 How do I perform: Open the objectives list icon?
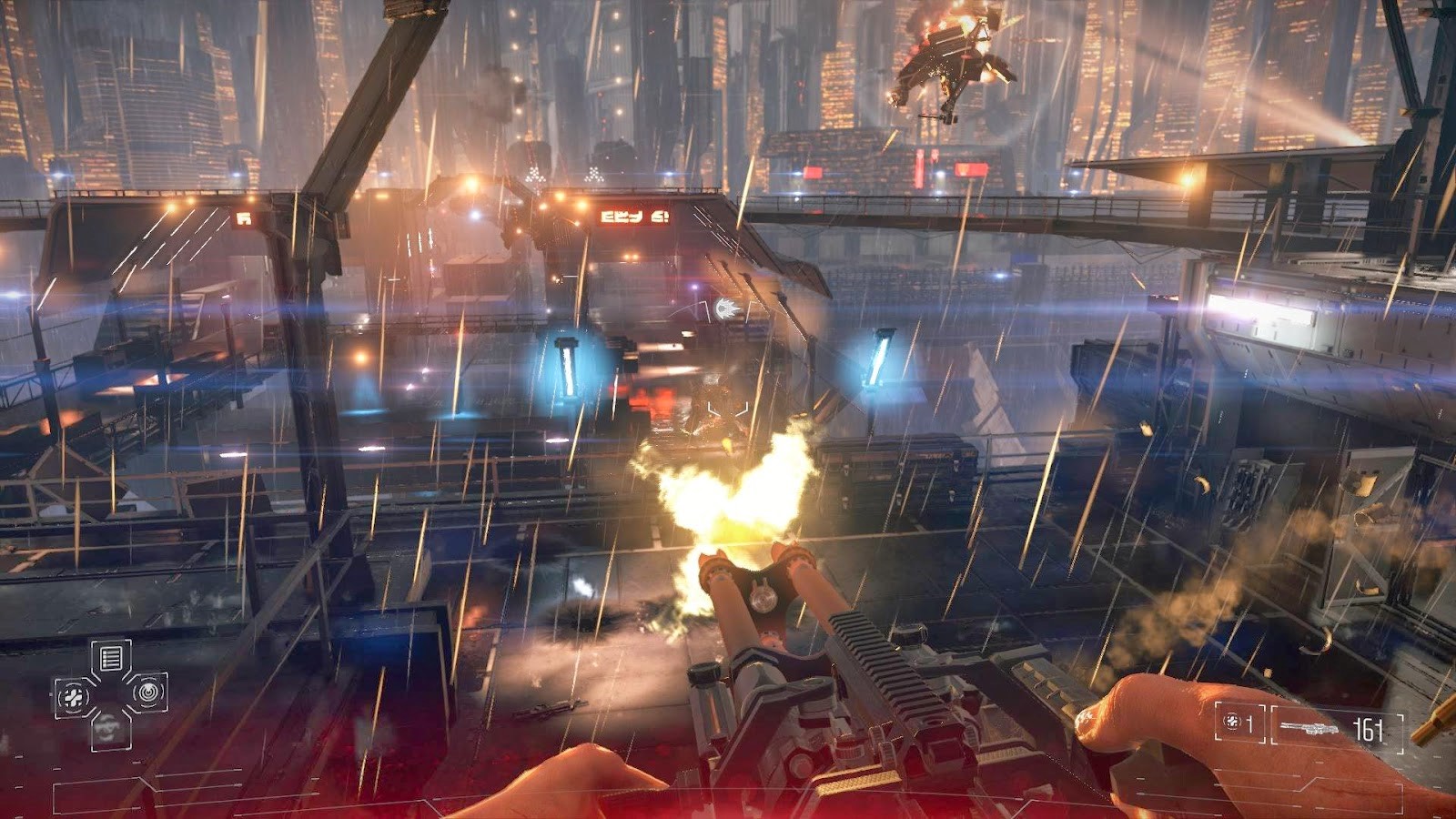[111, 658]
